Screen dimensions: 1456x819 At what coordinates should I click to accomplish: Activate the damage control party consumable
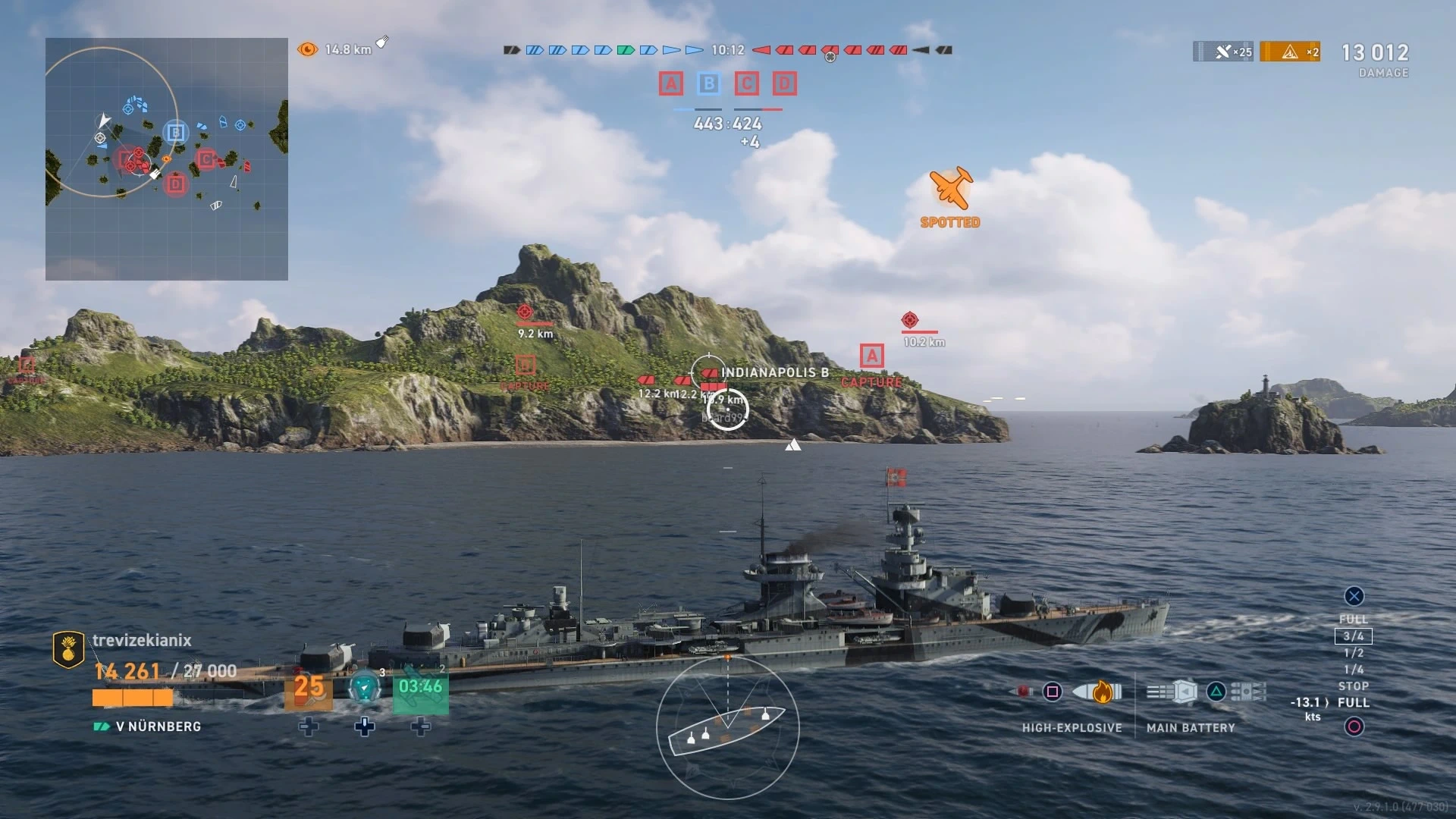coord(308,689)
